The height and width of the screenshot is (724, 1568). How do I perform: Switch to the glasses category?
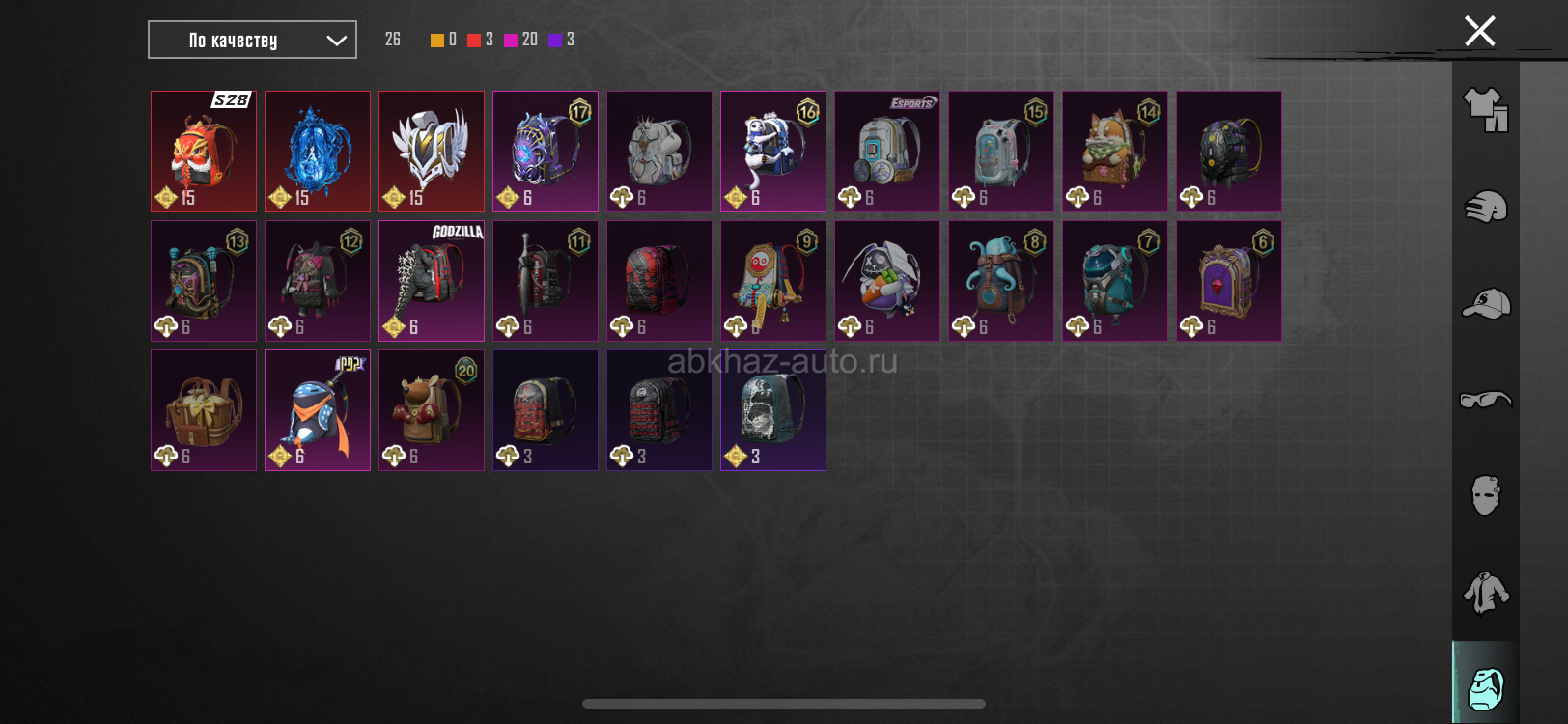[x=1485, y=400]
